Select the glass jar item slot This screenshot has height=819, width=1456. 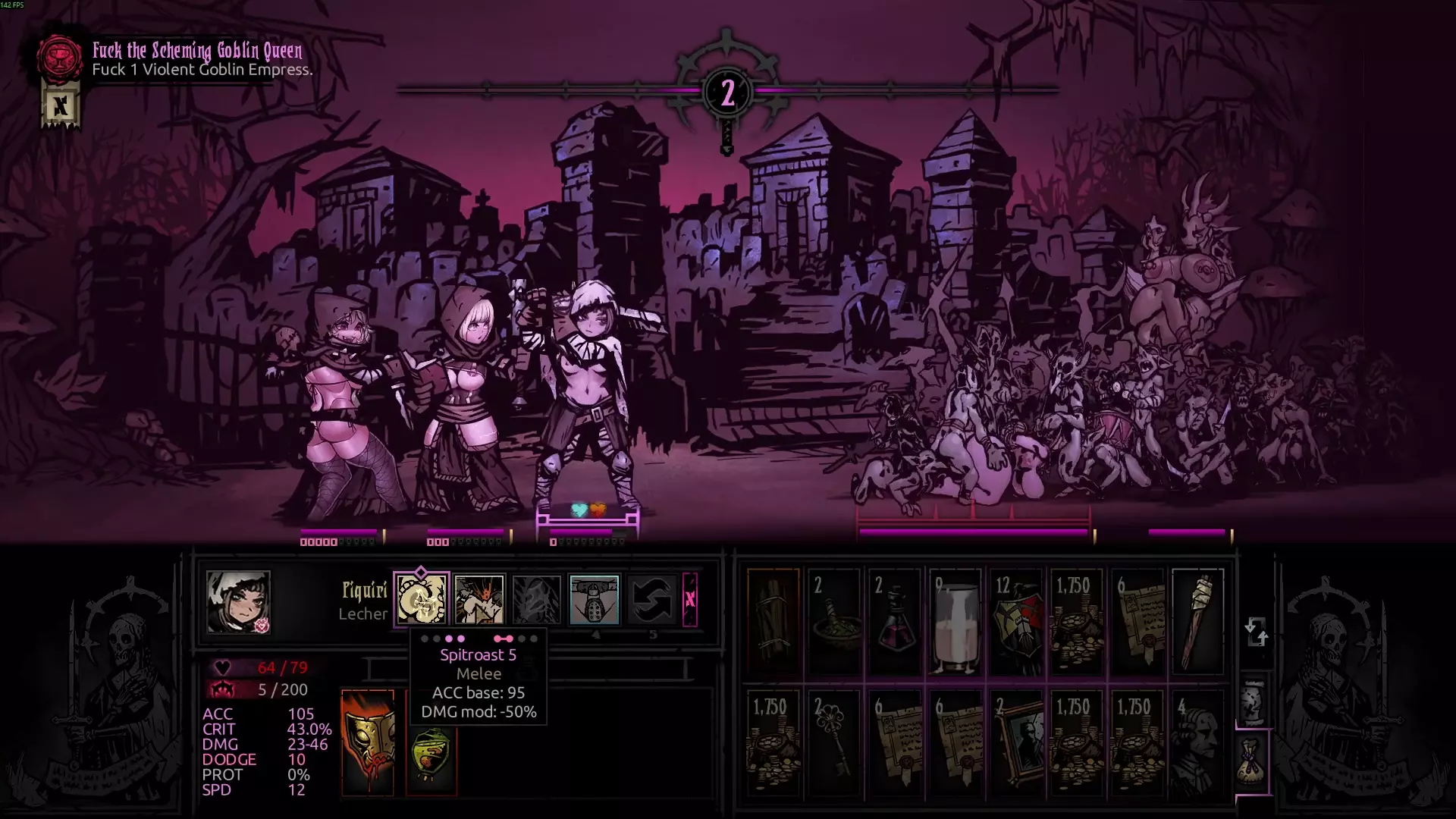955,622
